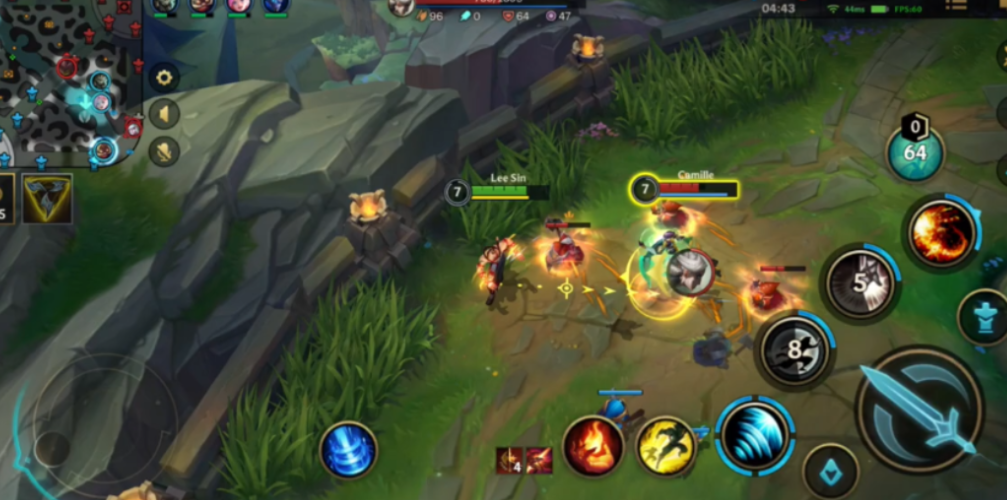
Task: Toggle the speaker sound button
Action: [164, 114]
